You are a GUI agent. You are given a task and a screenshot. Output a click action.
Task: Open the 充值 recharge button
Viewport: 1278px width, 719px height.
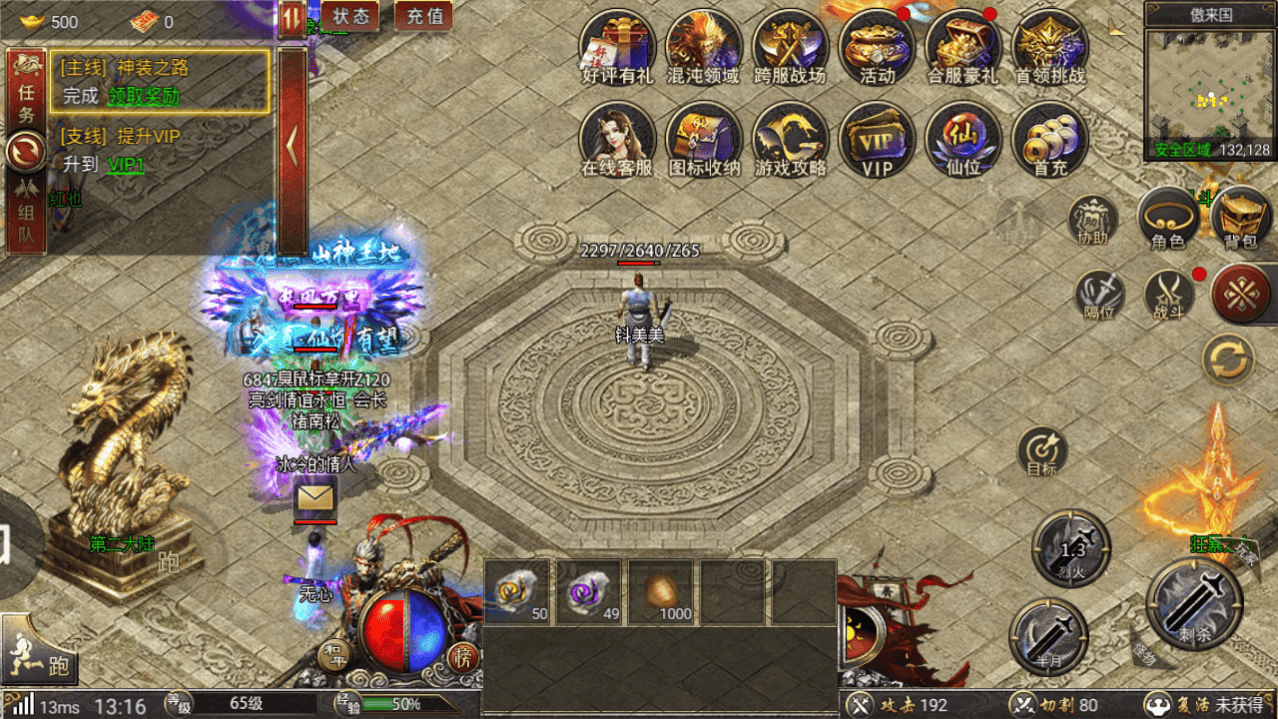[423, 16]
